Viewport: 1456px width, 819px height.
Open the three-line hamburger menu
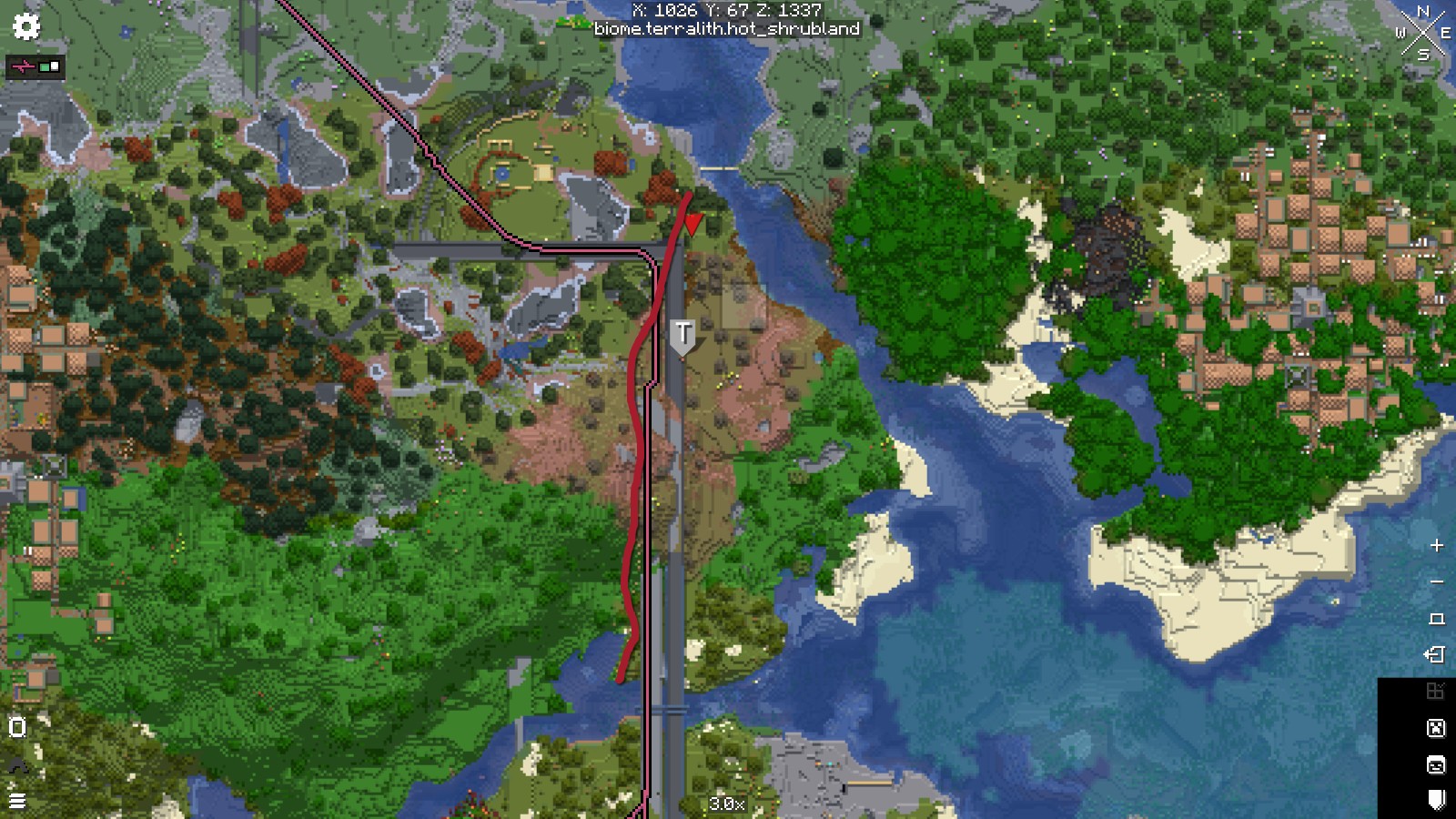pos(17,802)
